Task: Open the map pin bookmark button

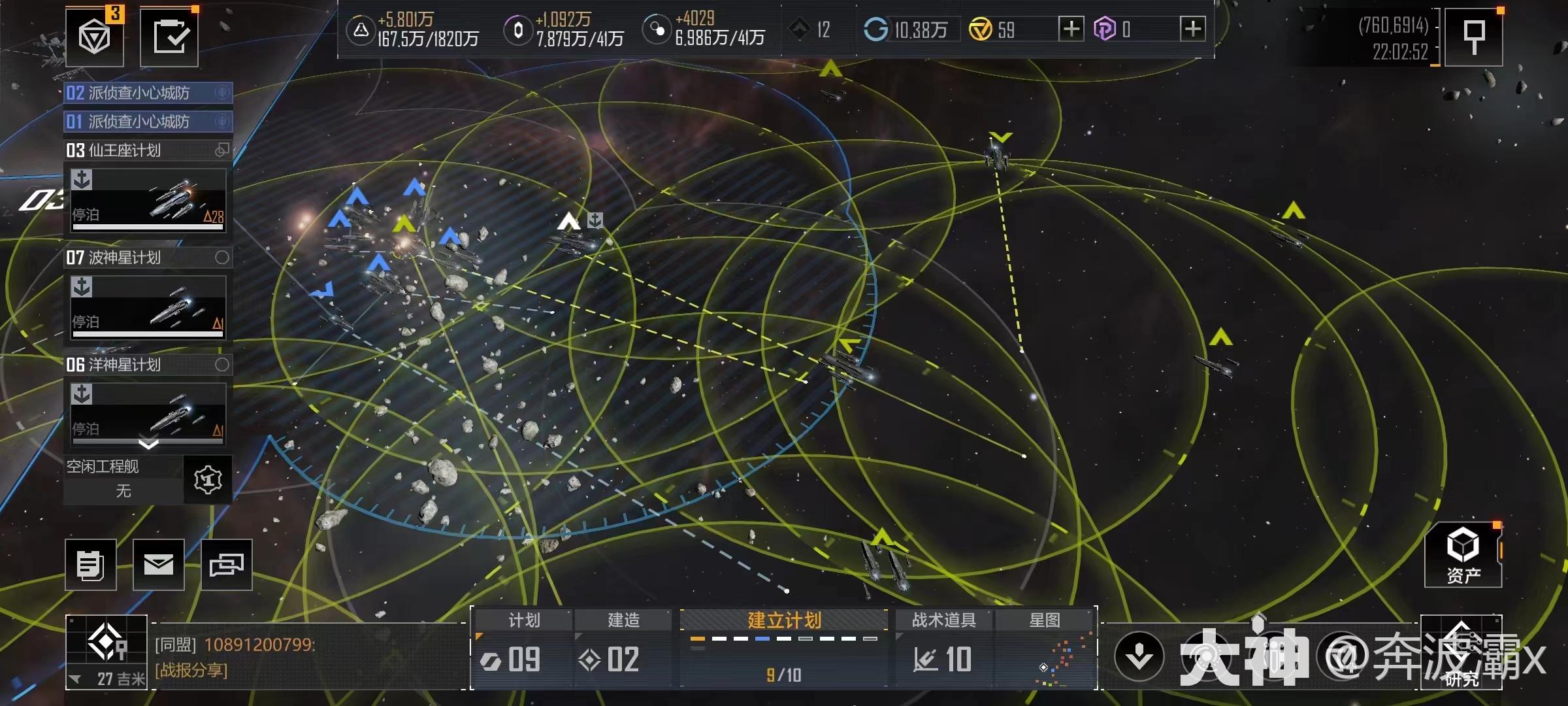Action: [x=1473, y=37]
